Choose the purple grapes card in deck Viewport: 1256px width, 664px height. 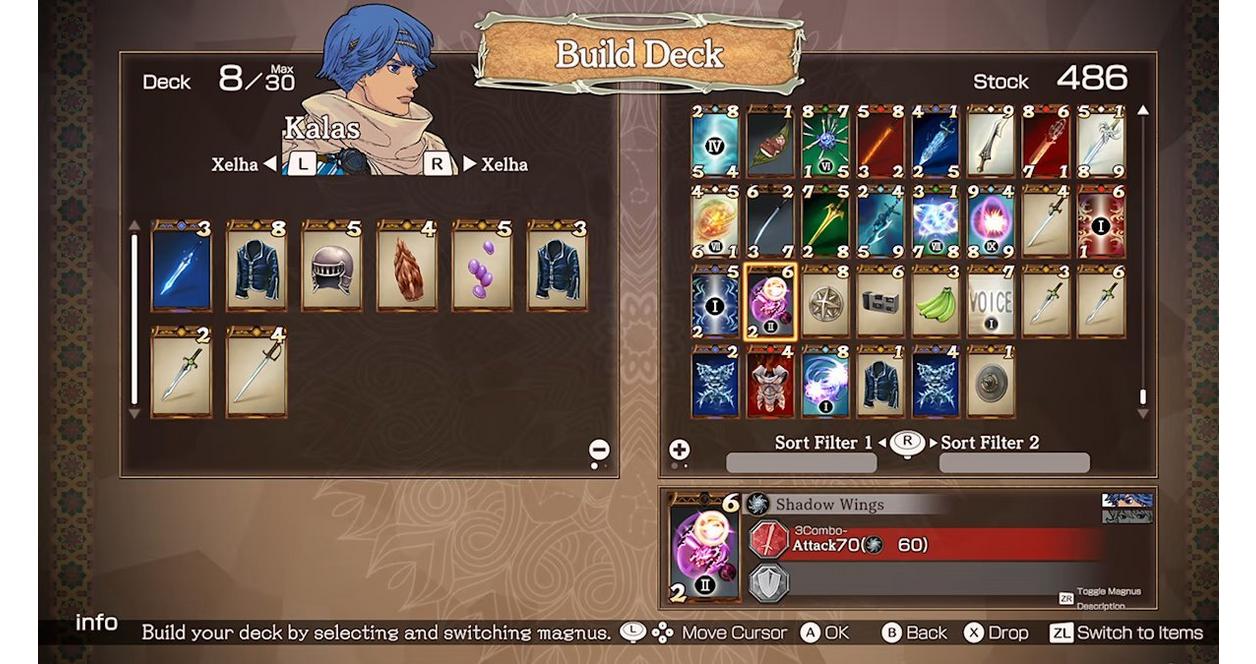pyautogui.click(x=481, y=268)
